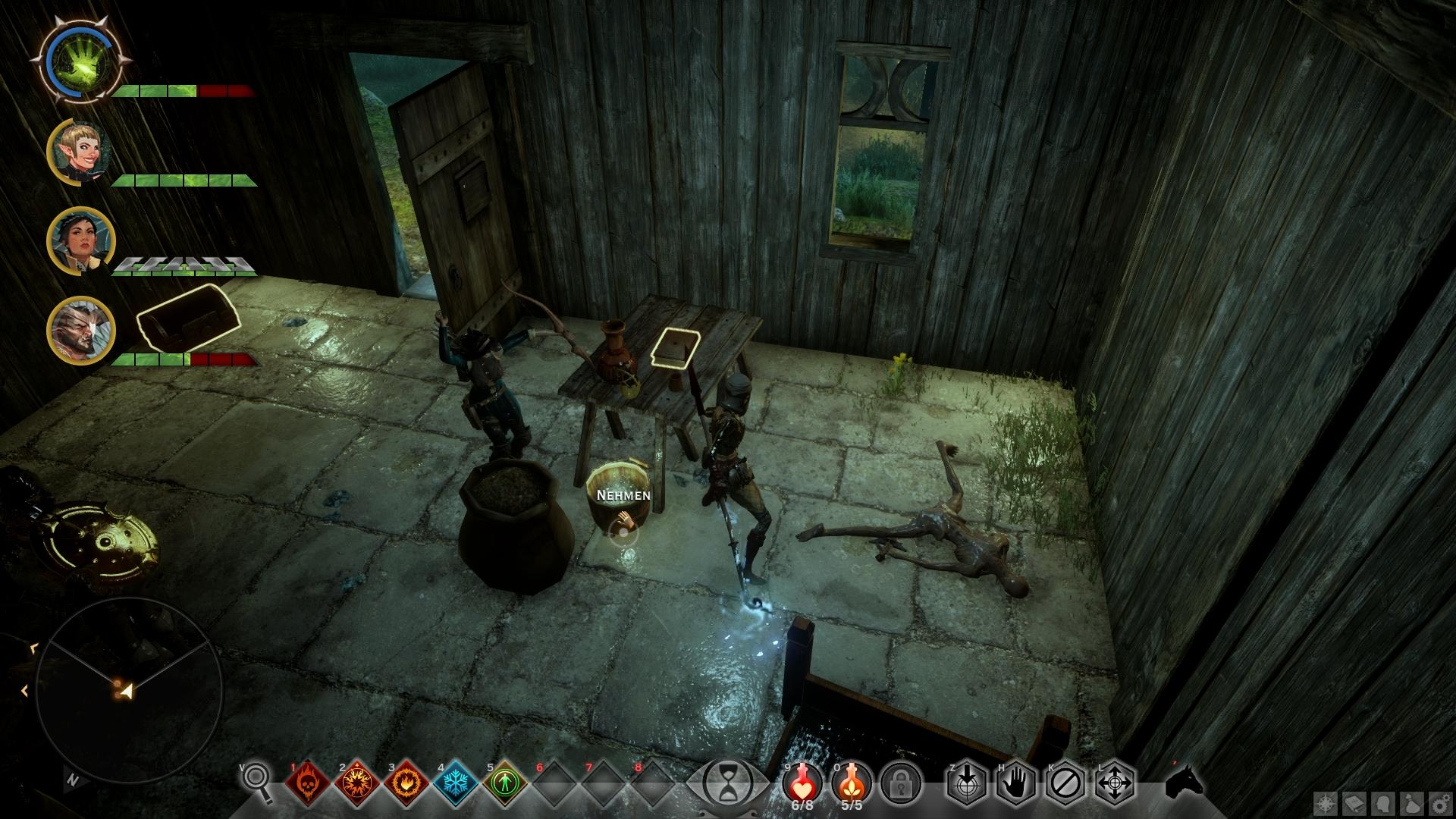Click the crossed circle disengage command
This screenshot has width=1456, height=819.
click(x=1065, y=782)
